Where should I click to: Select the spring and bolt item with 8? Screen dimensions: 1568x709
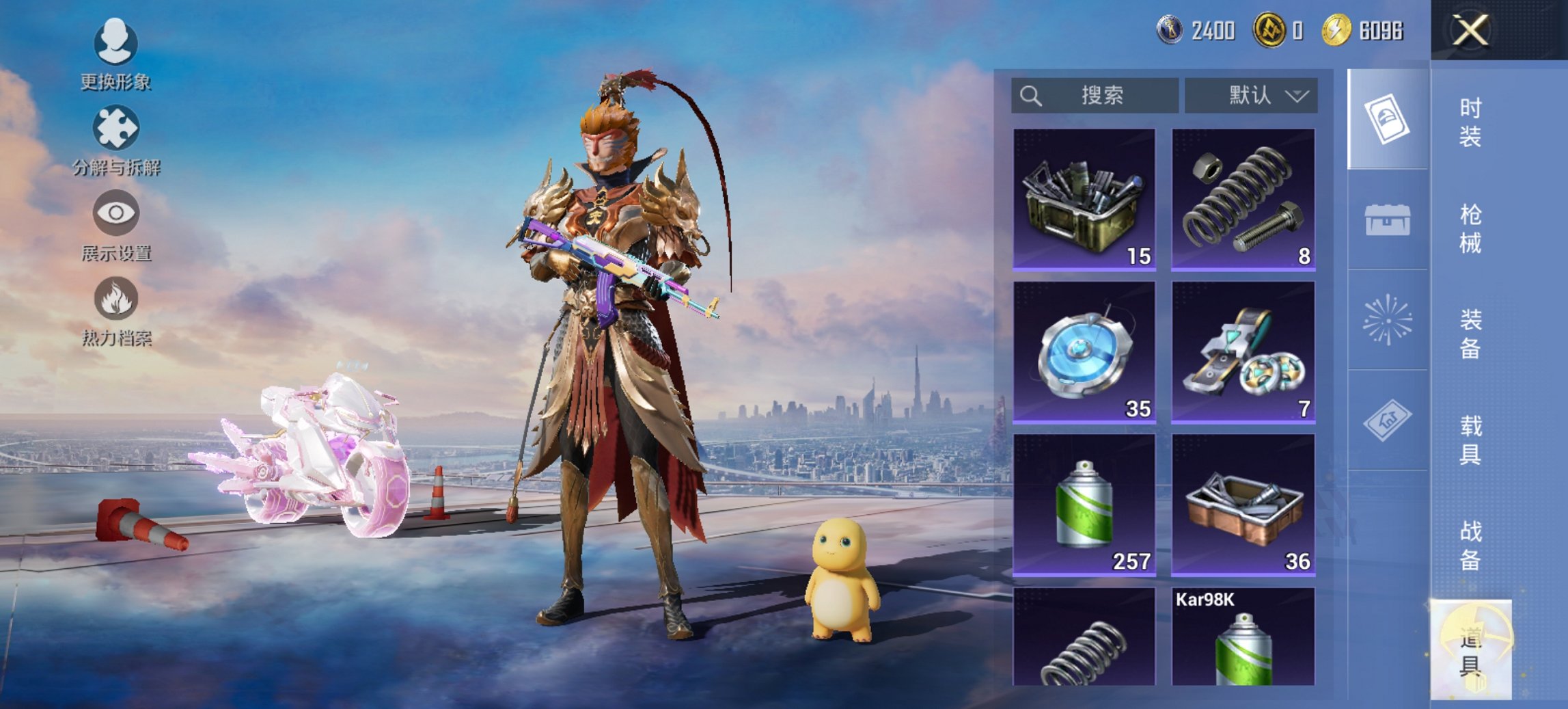(x=1243, y=199)
